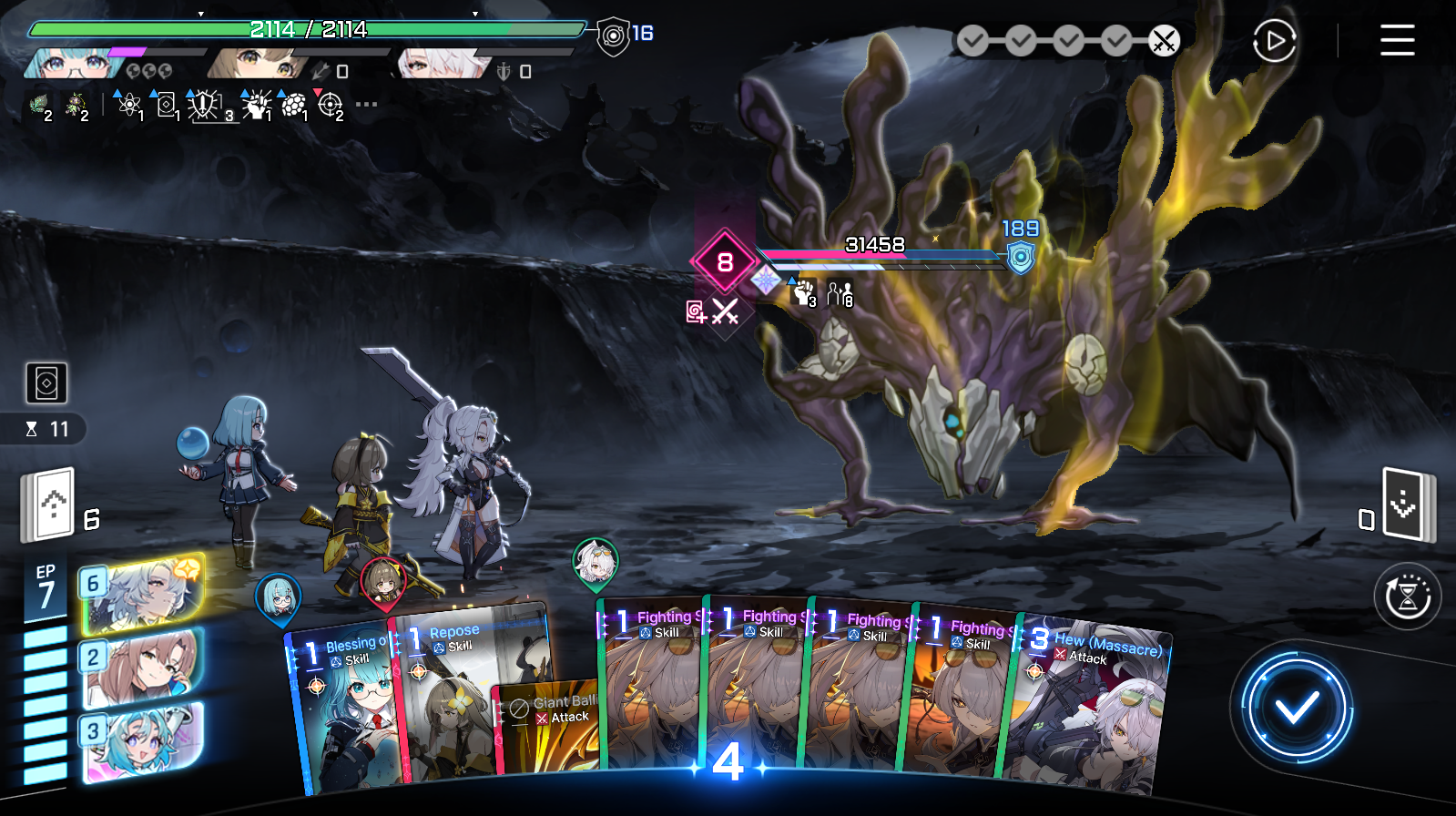Inspect the enemy's fist debuff icon

(804, 293)
